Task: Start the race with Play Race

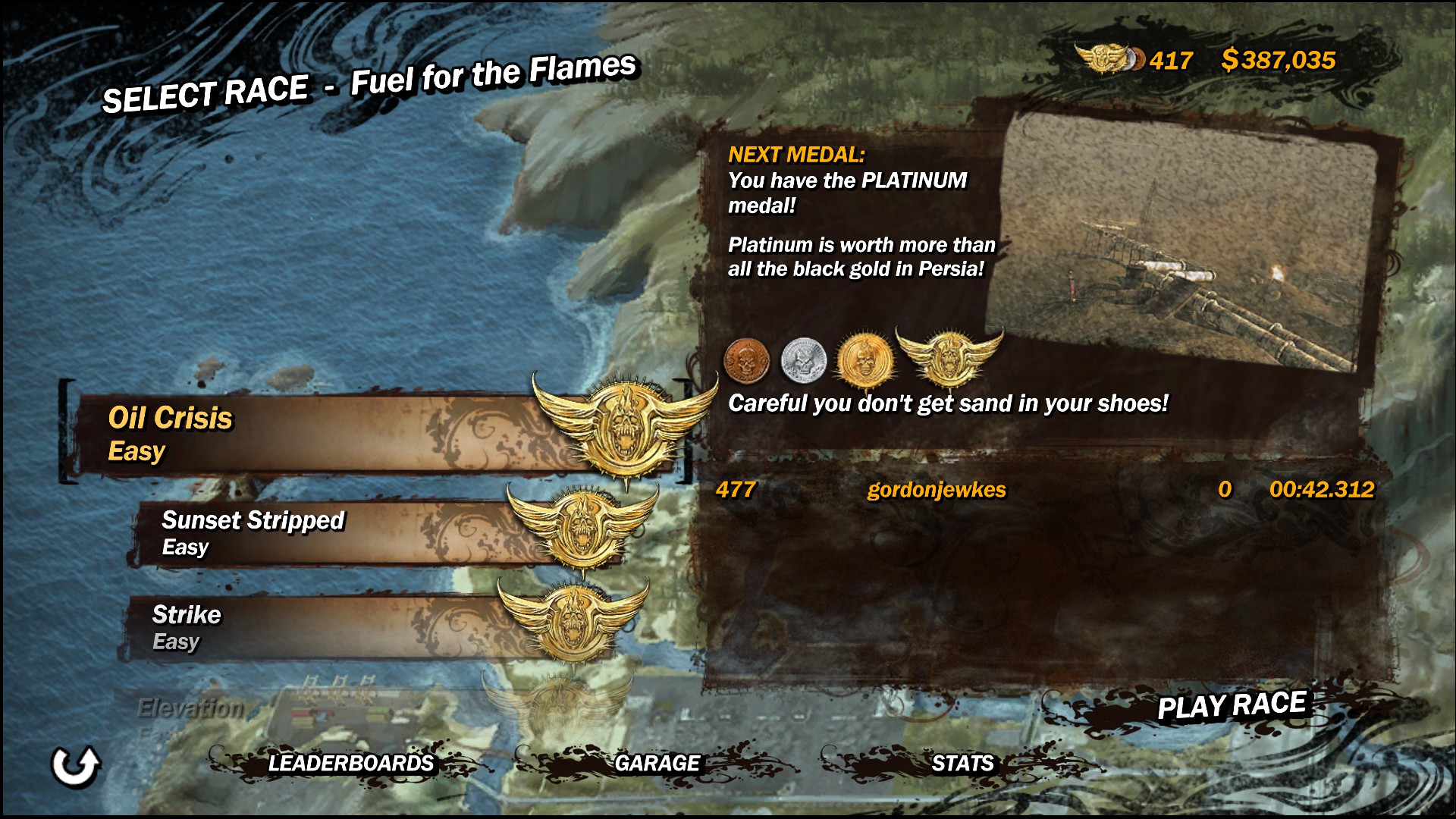Action: pyautogui.click(x=1231, y=706)
